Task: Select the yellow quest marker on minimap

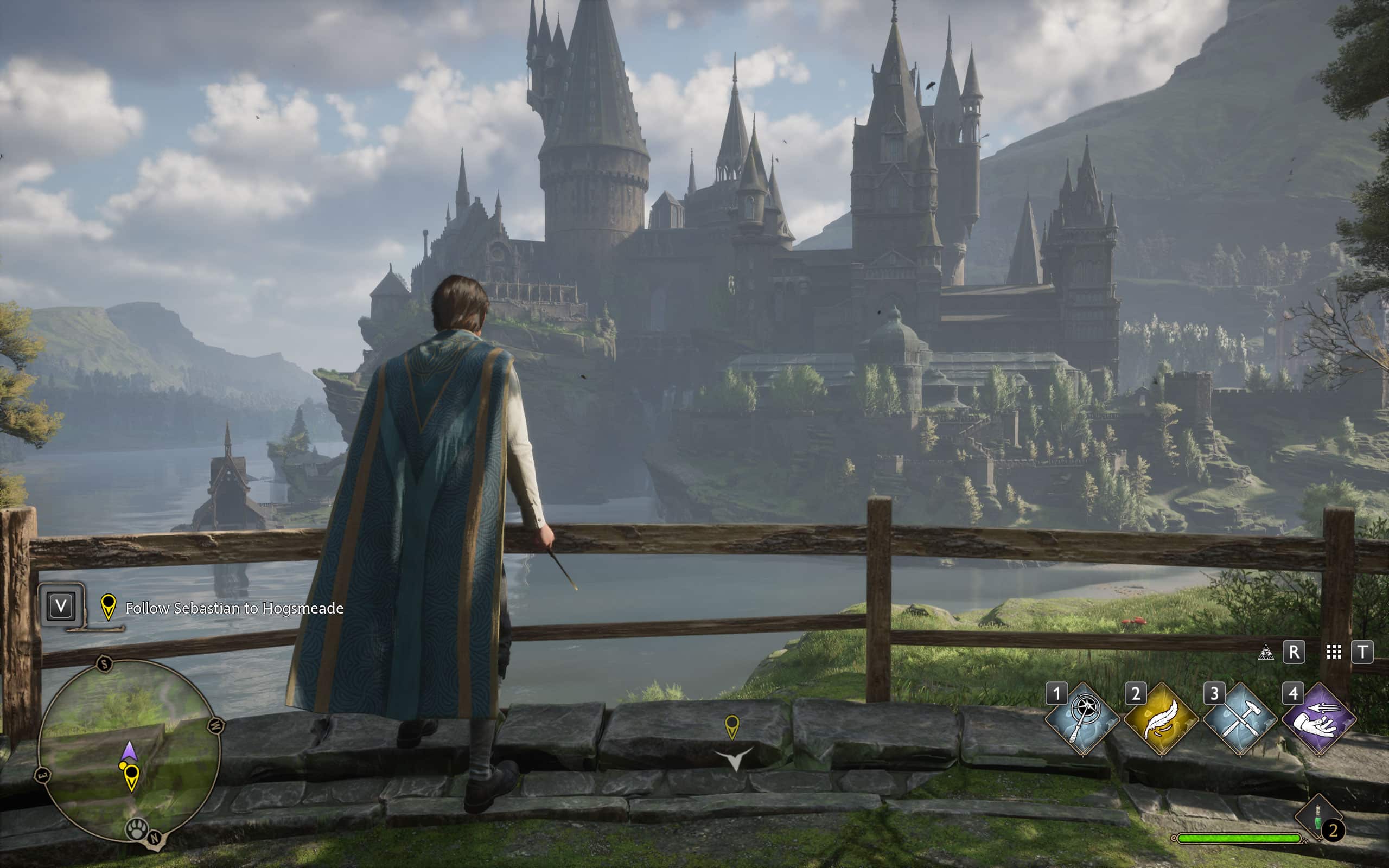Action: click(131, 776)
